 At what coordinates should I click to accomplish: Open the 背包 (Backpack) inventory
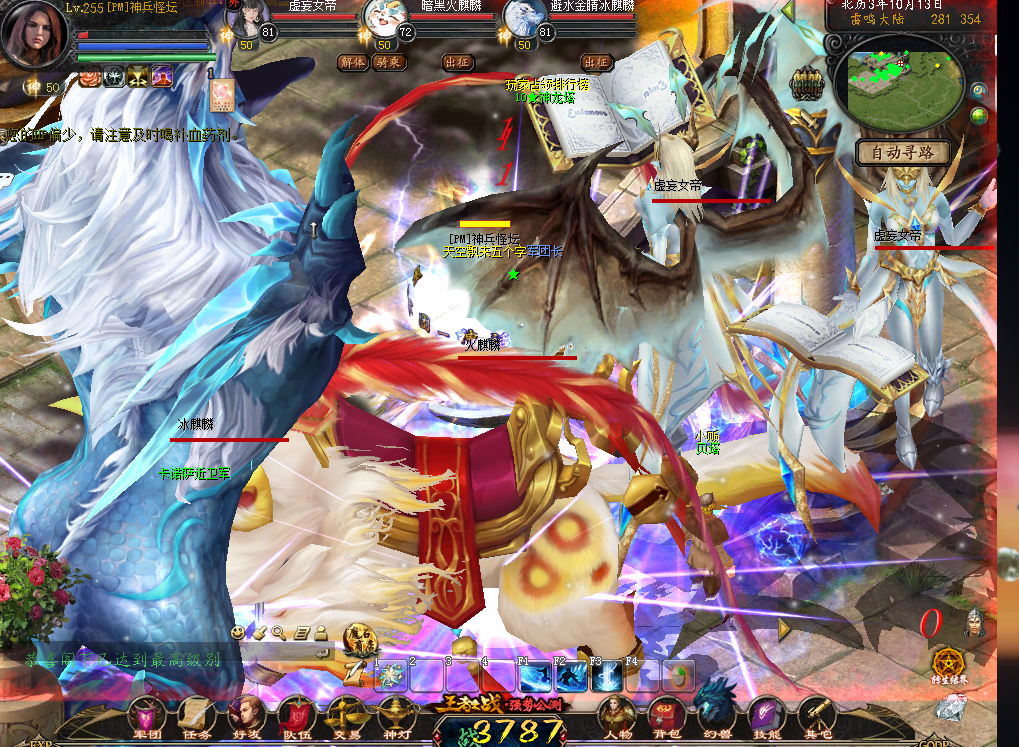665,716
